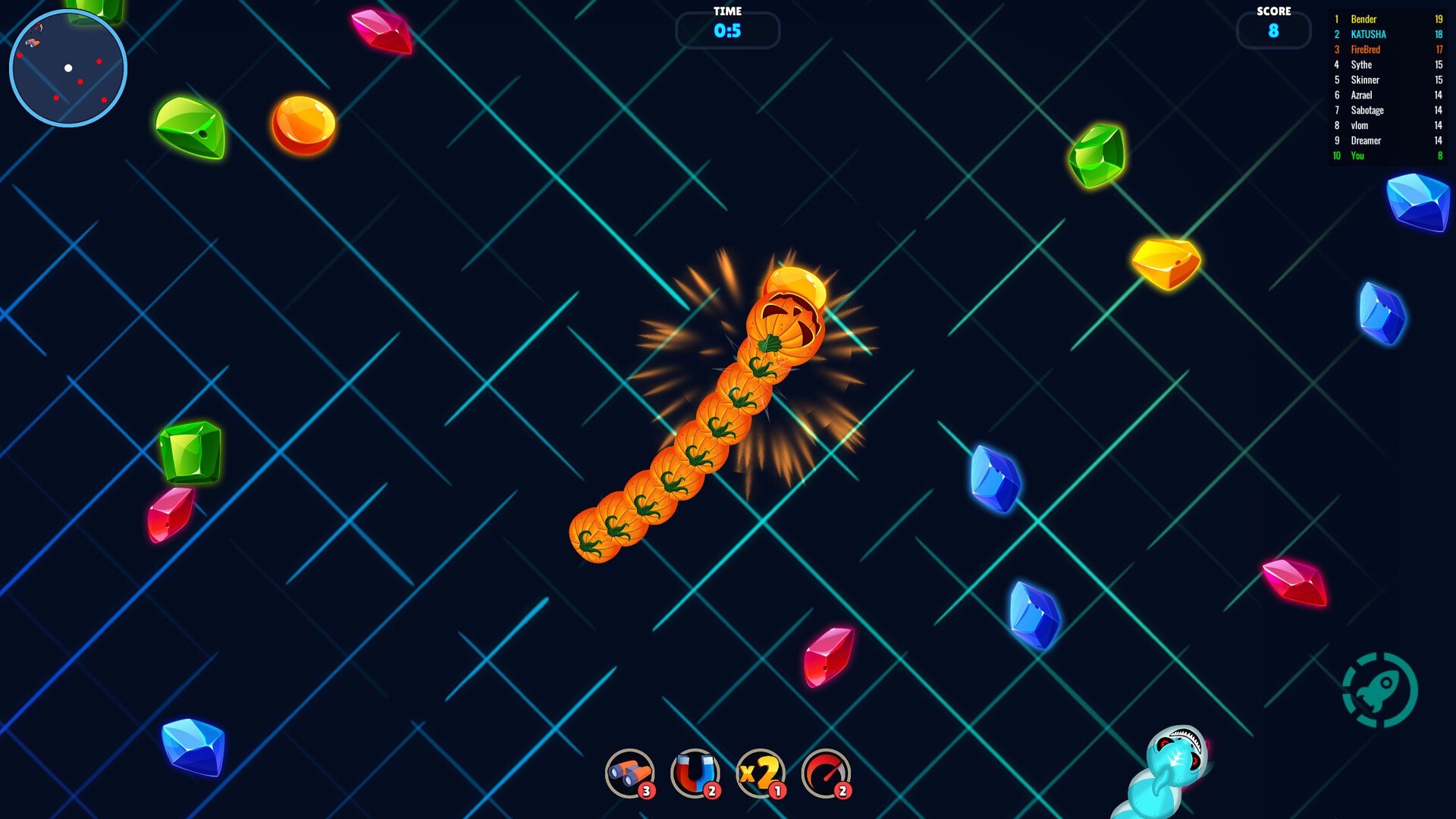Click the red "2" badge on the magnet

(711, 791)
